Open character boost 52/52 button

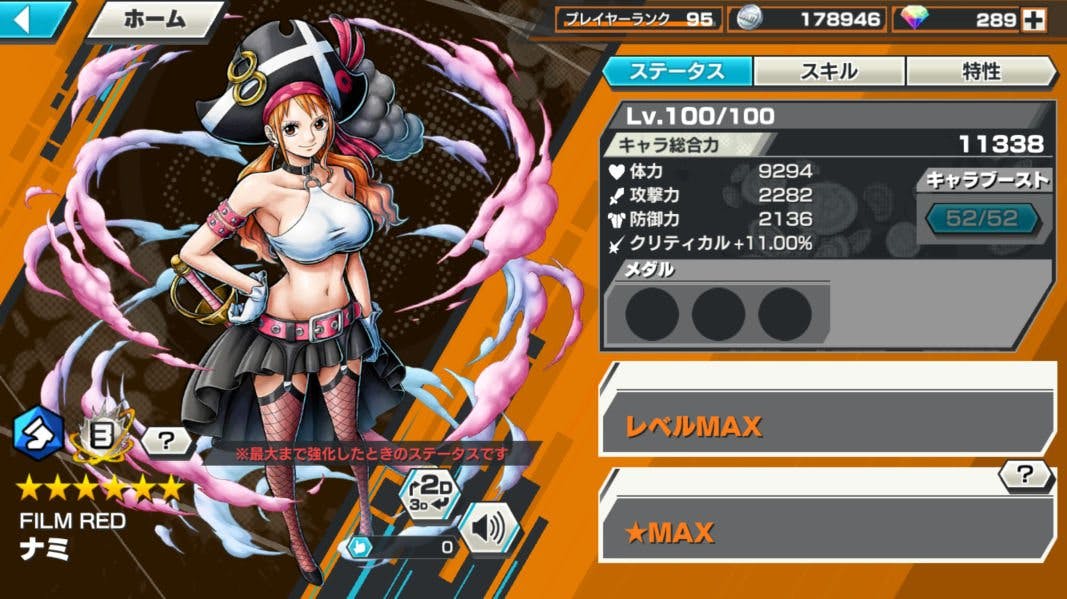click(x=981, y=219)
